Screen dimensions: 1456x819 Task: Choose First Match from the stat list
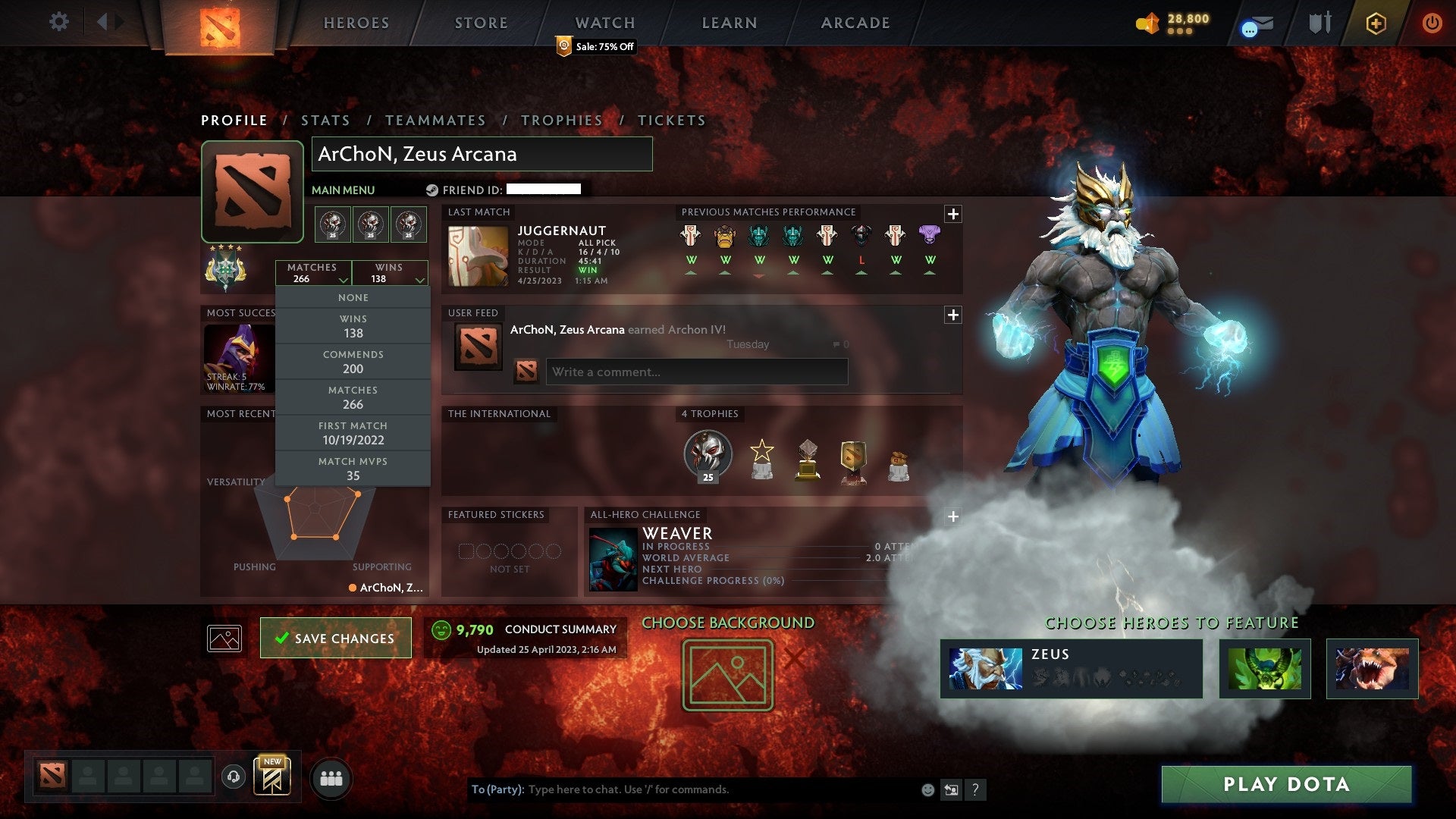353,432
